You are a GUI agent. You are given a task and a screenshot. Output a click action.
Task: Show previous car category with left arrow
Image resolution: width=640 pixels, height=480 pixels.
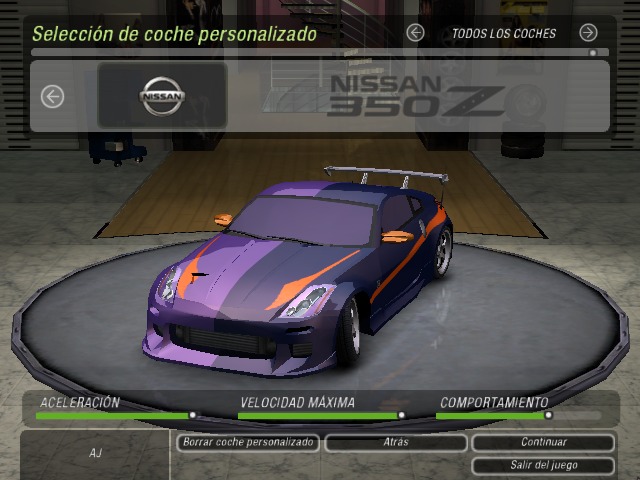coord(416,33)
